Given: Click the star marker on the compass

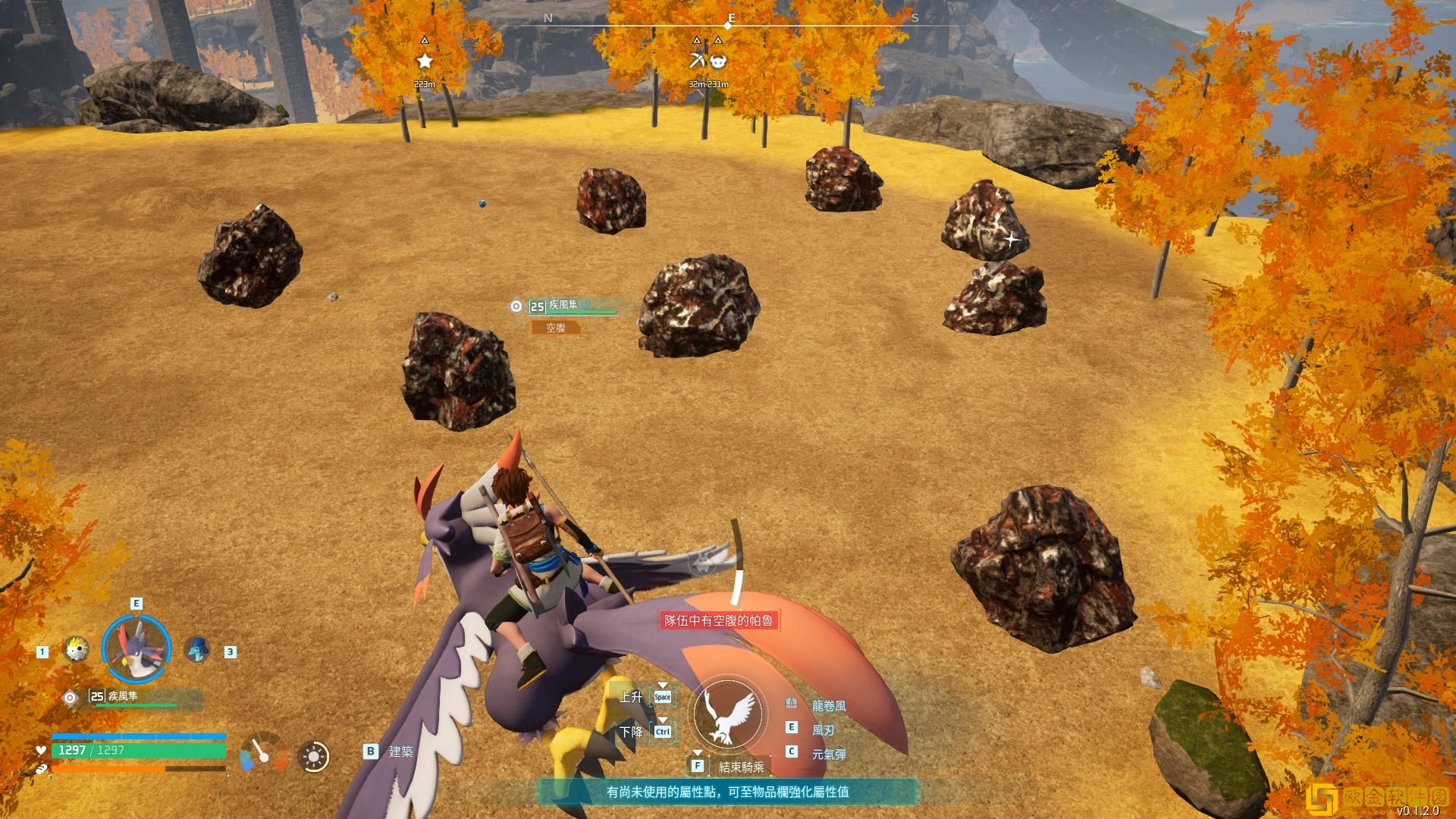Looking at the screenshot, I should [425, 61].
